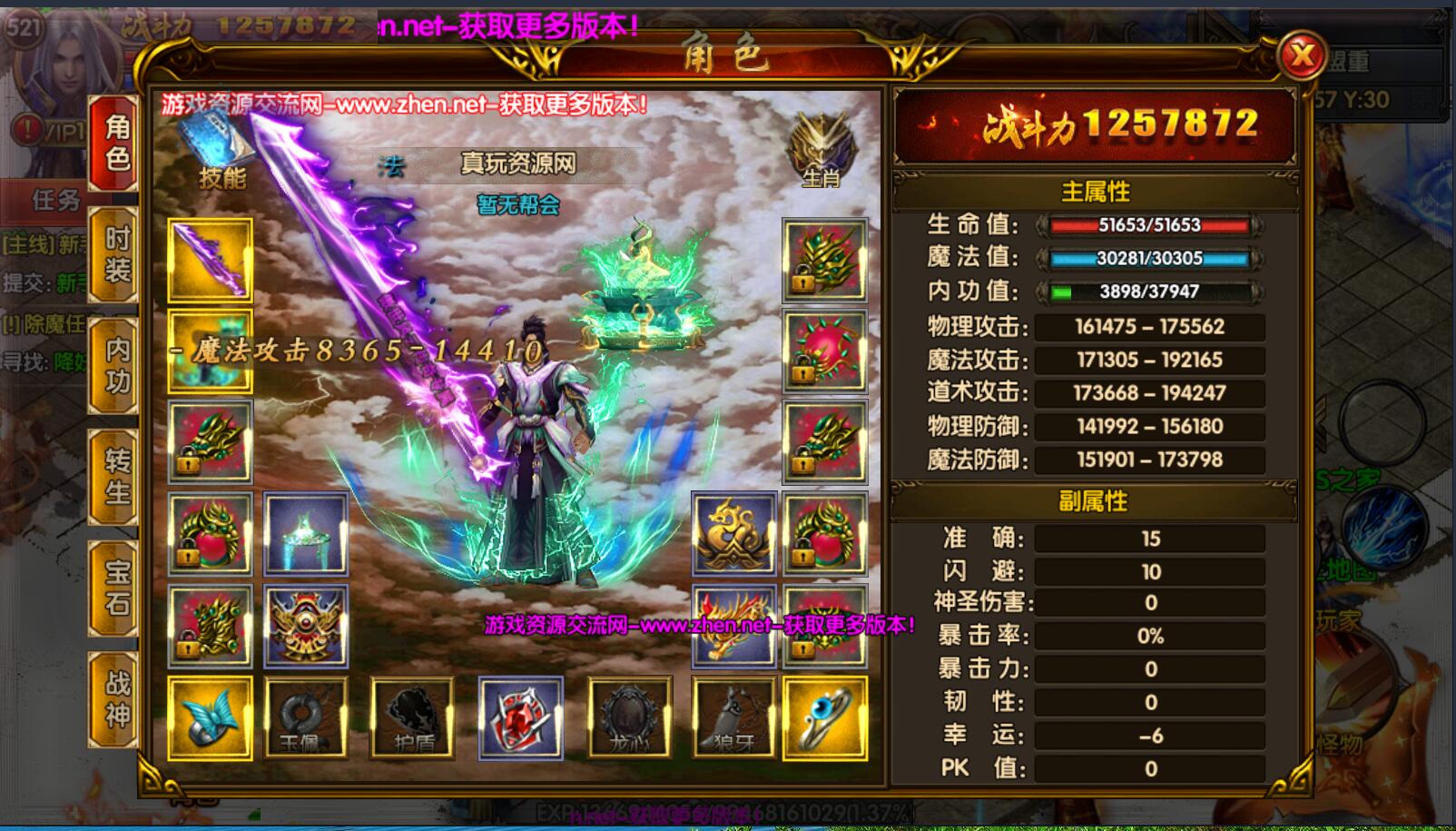This screenshot has width=1456, height=831.
Task: Select the 龙心 equipment slot
Action: coord(629,717)
